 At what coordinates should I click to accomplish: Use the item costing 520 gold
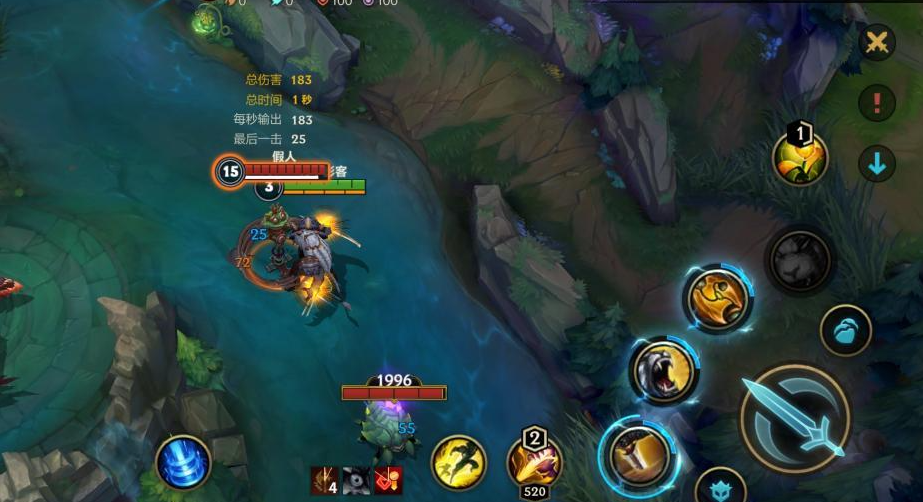click(534, 461)
